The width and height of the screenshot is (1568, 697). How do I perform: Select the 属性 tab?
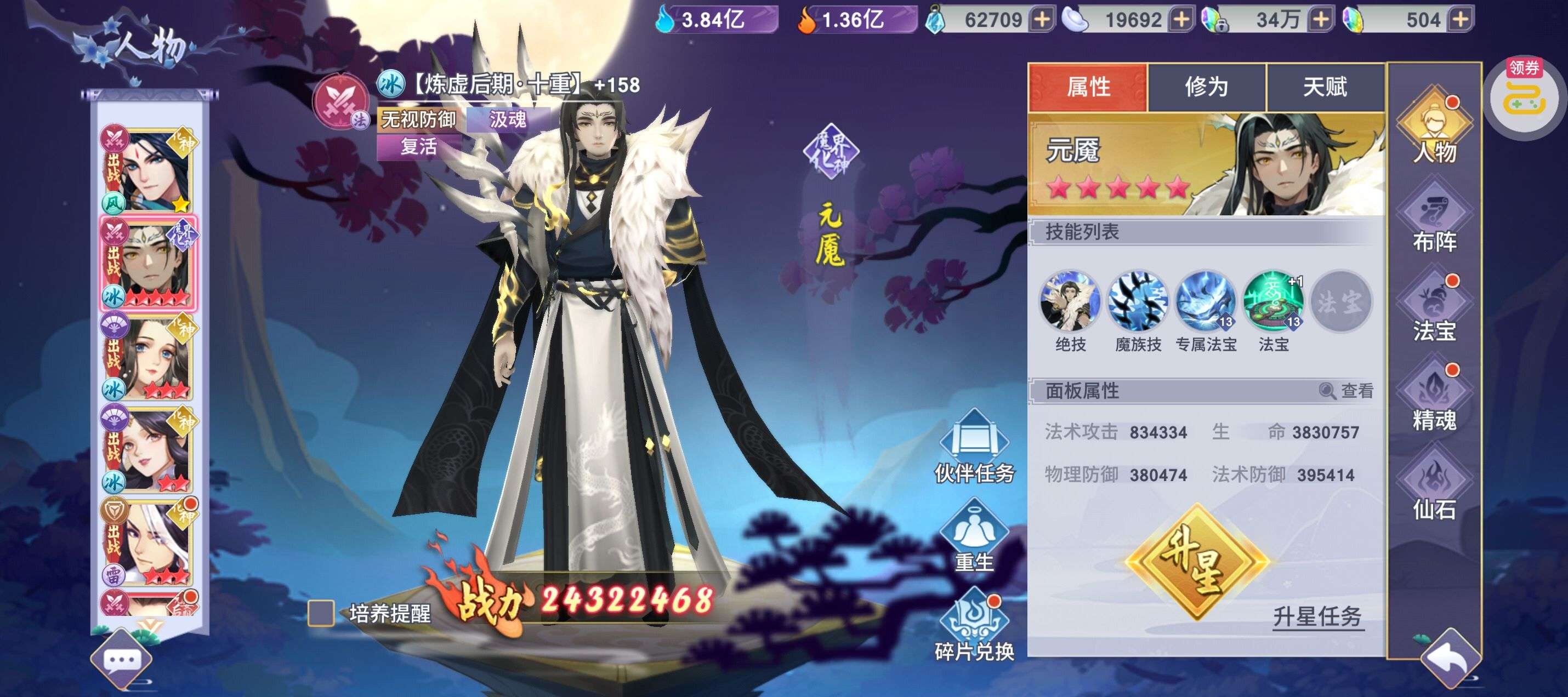(1088, 87)
